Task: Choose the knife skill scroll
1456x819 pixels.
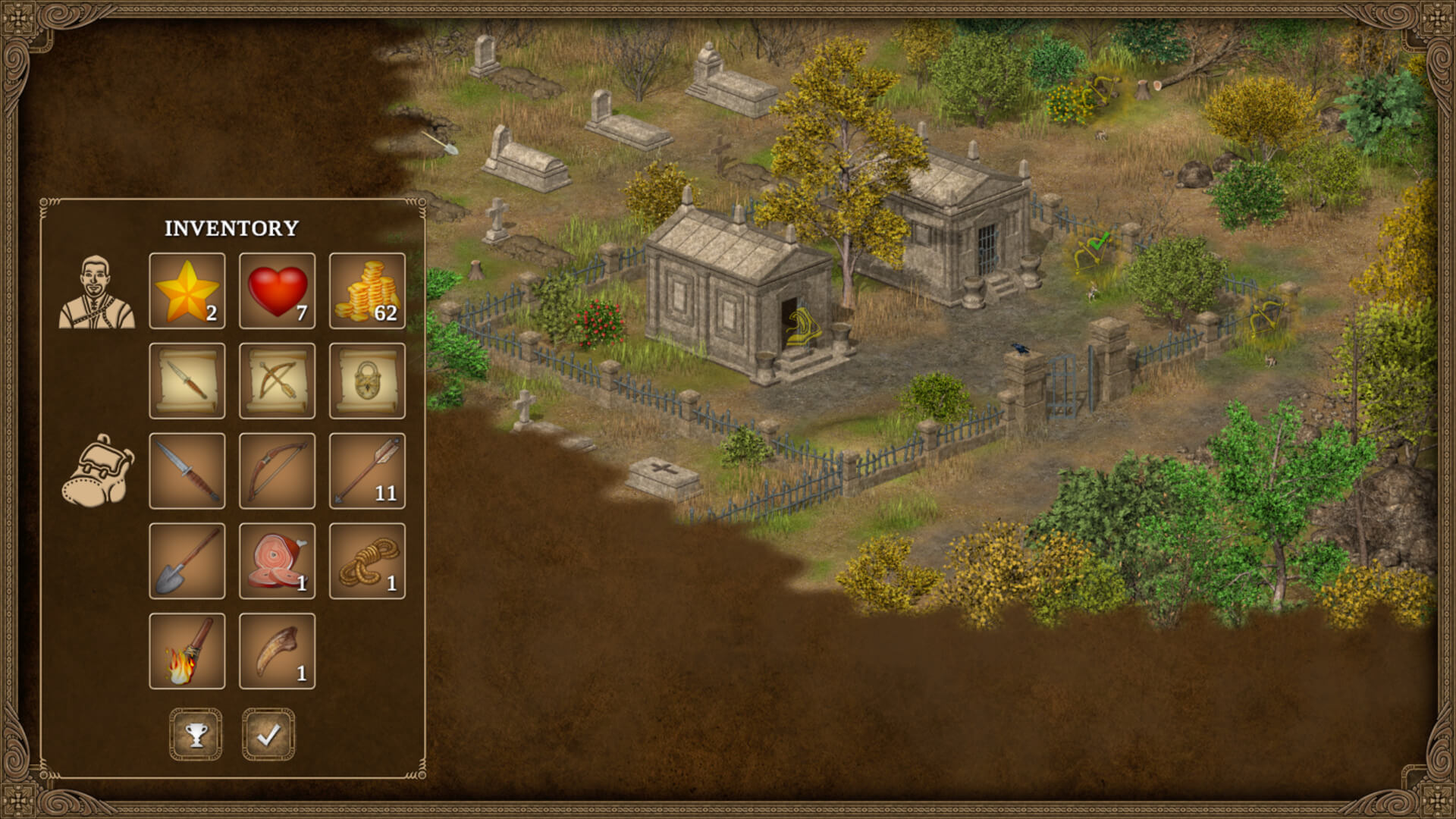Action: (x=187, y=381)
